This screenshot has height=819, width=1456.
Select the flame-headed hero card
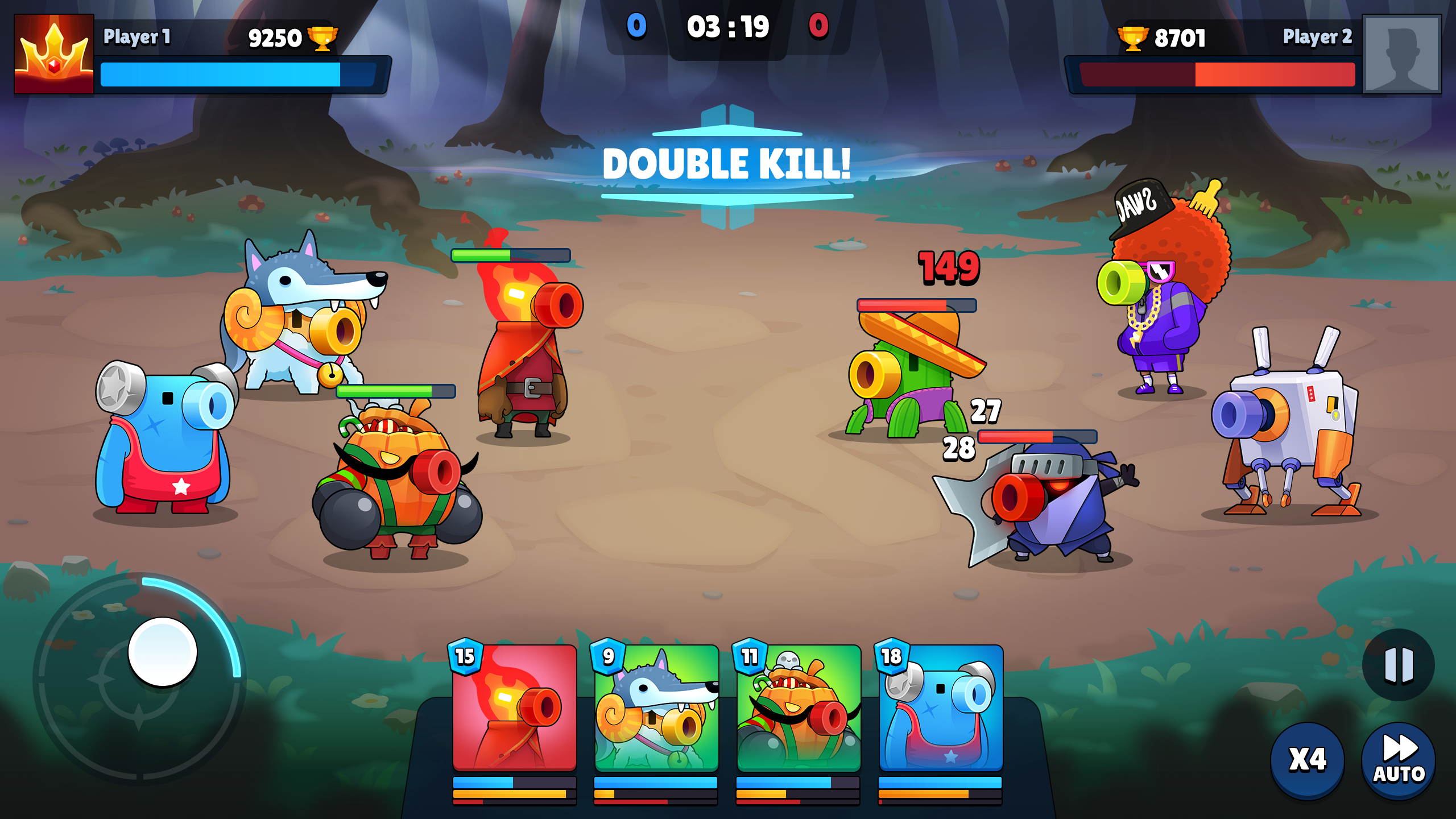pyautogui.click(x=514, y=708)
